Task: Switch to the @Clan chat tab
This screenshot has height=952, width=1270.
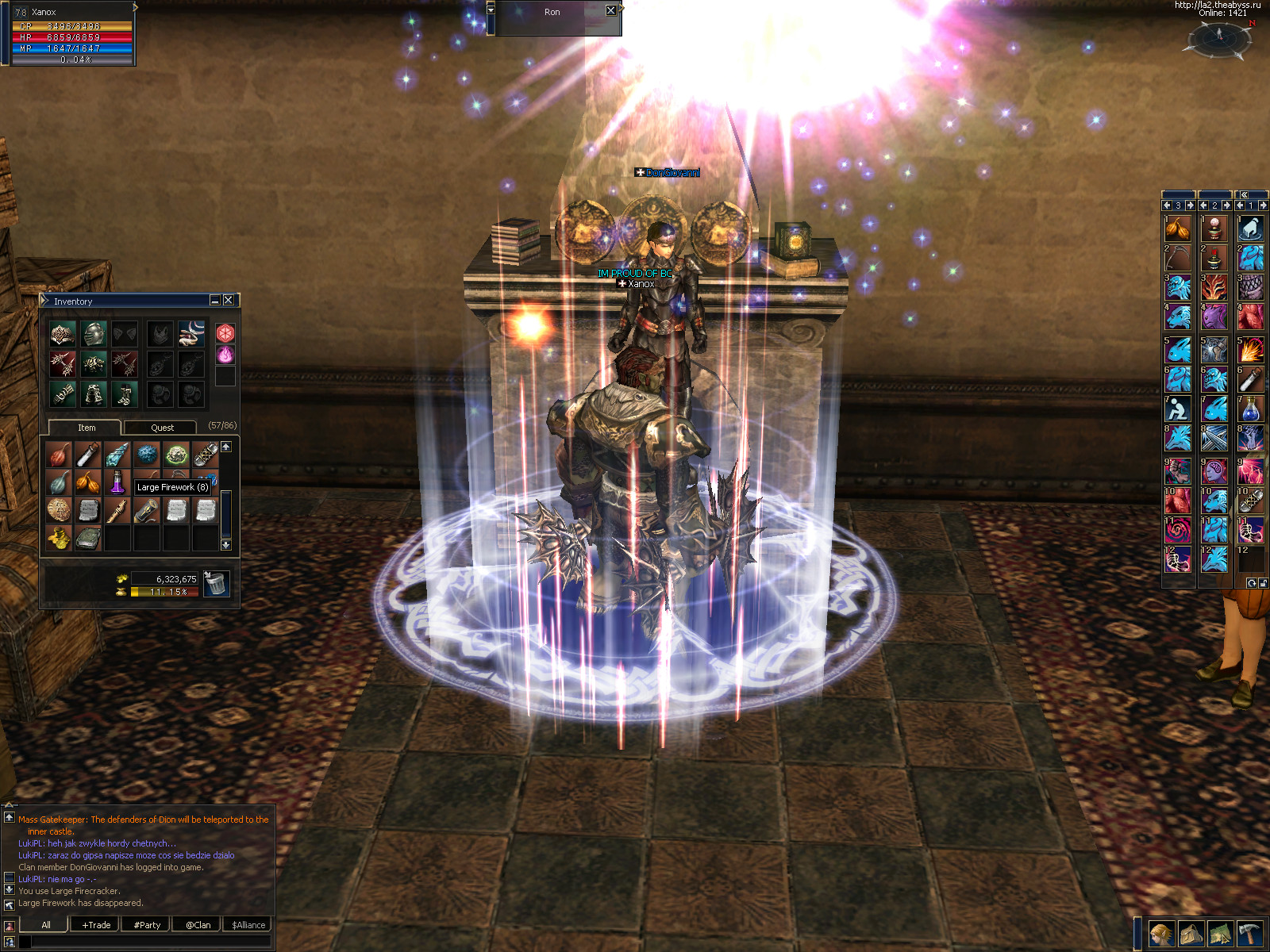Action: pyautogui.click(x=198, y=925)
